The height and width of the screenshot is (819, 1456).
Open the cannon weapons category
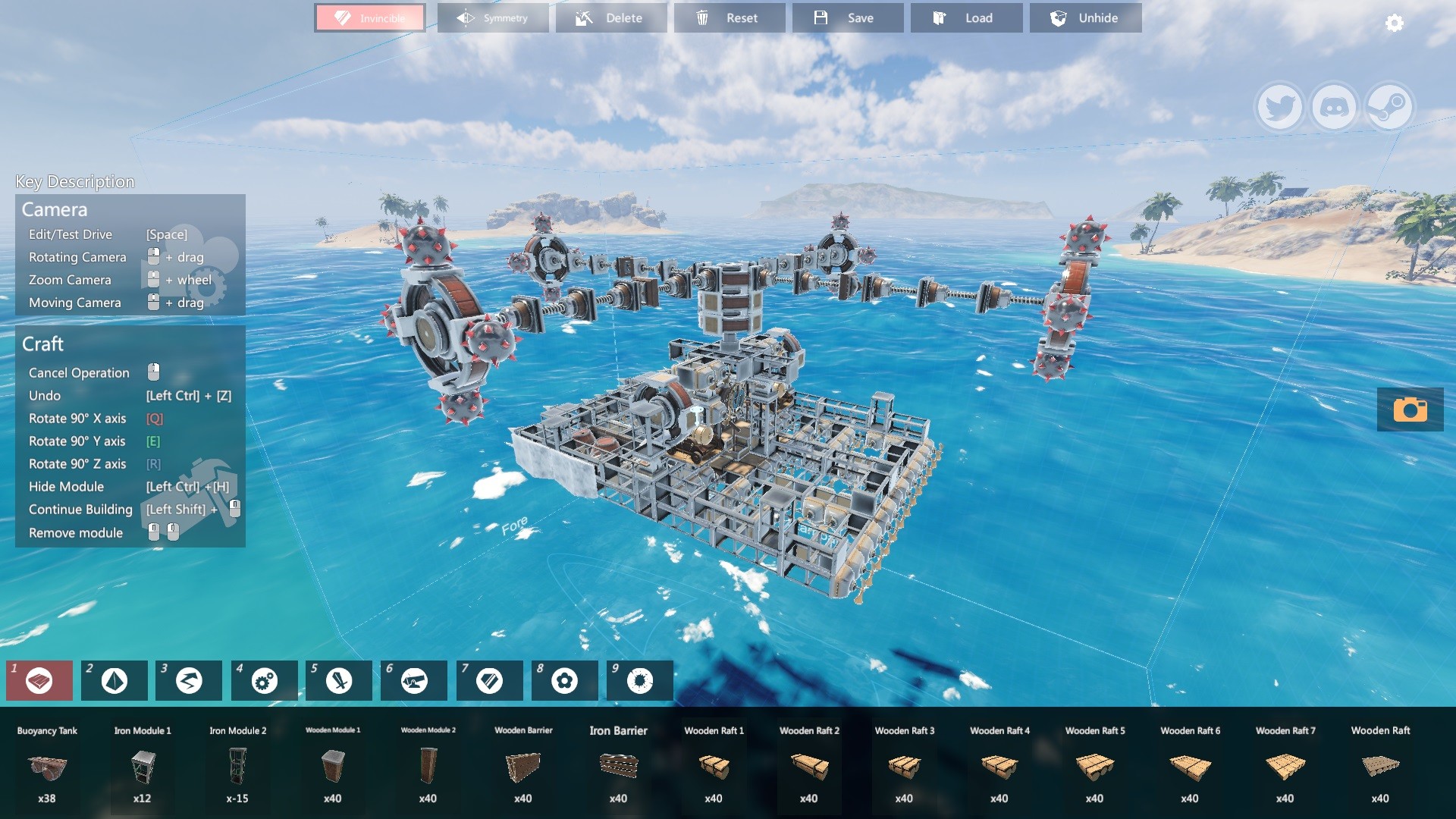[414, 680]
